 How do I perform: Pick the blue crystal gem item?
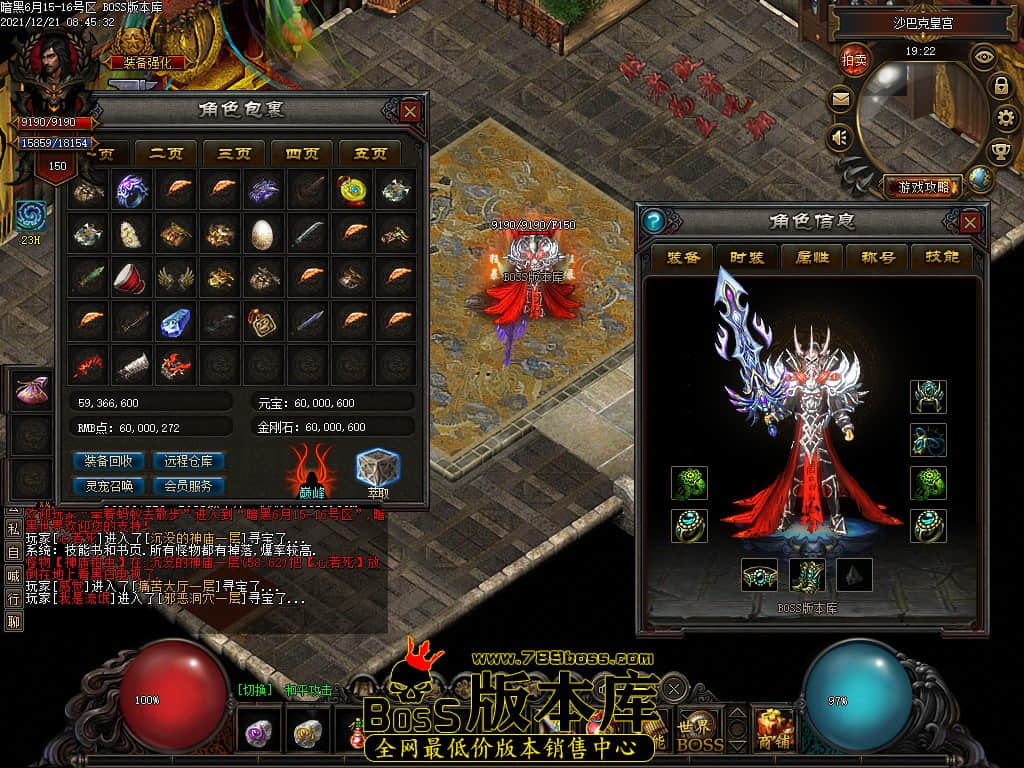coord(174,322)
